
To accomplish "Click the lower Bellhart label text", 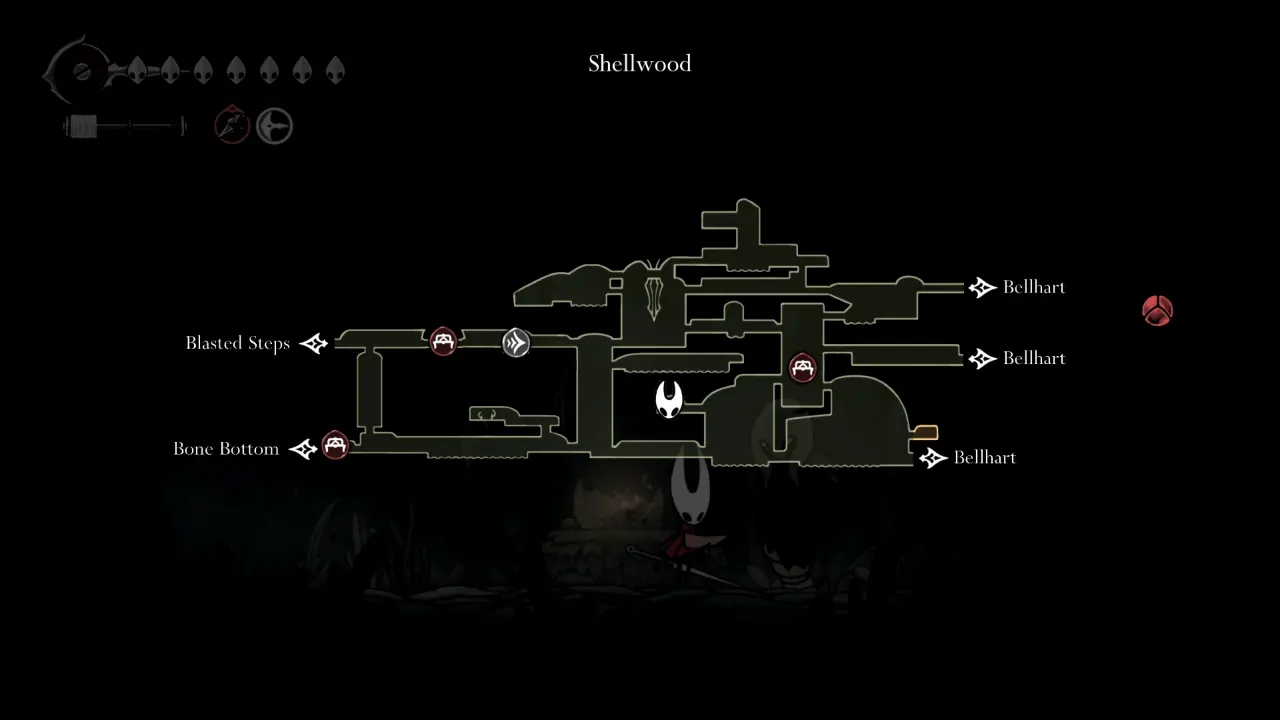I will 985,457.
